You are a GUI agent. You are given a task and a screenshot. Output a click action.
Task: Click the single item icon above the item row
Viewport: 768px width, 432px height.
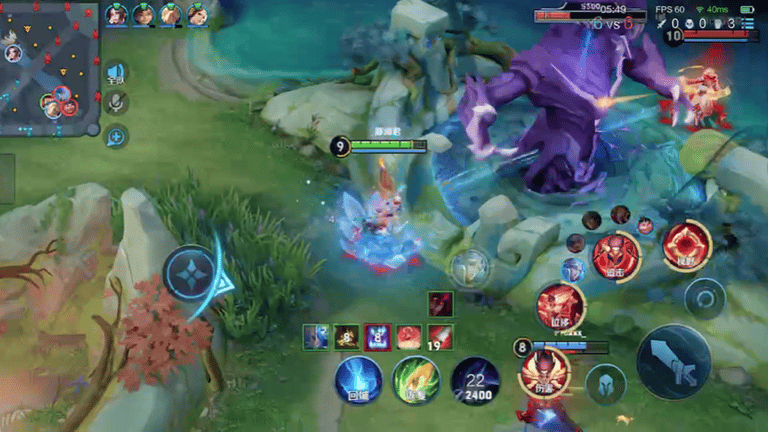(x=440, y=303)
